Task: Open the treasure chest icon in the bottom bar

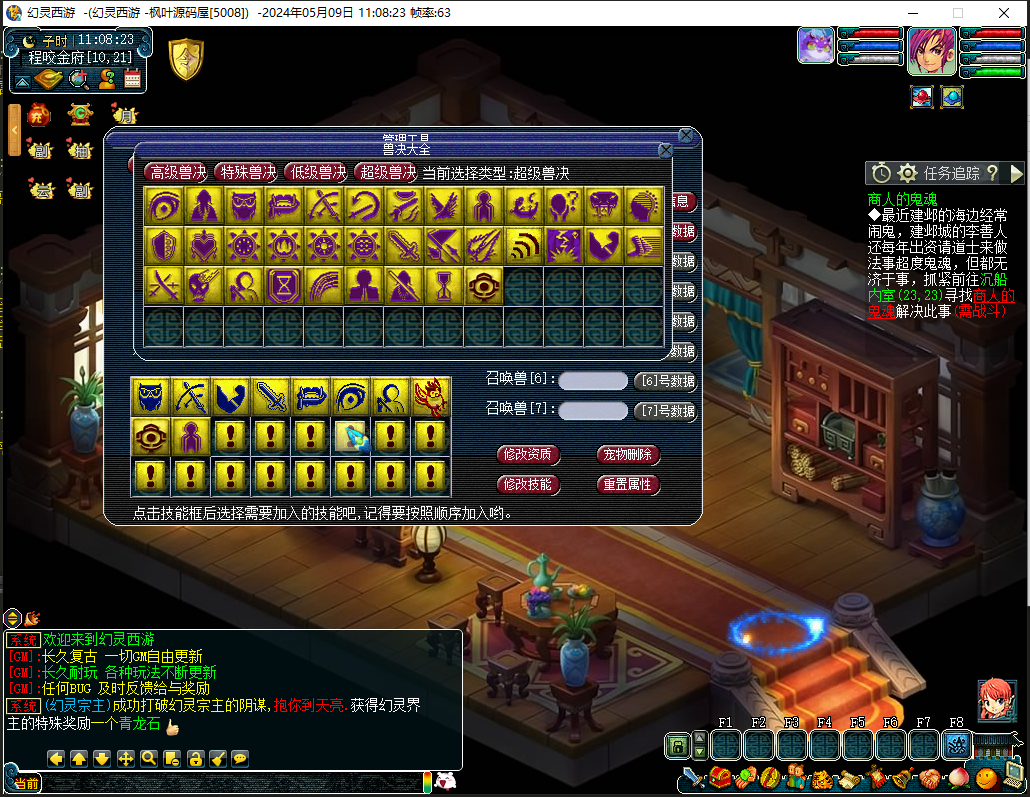Action: pos(720,777)
